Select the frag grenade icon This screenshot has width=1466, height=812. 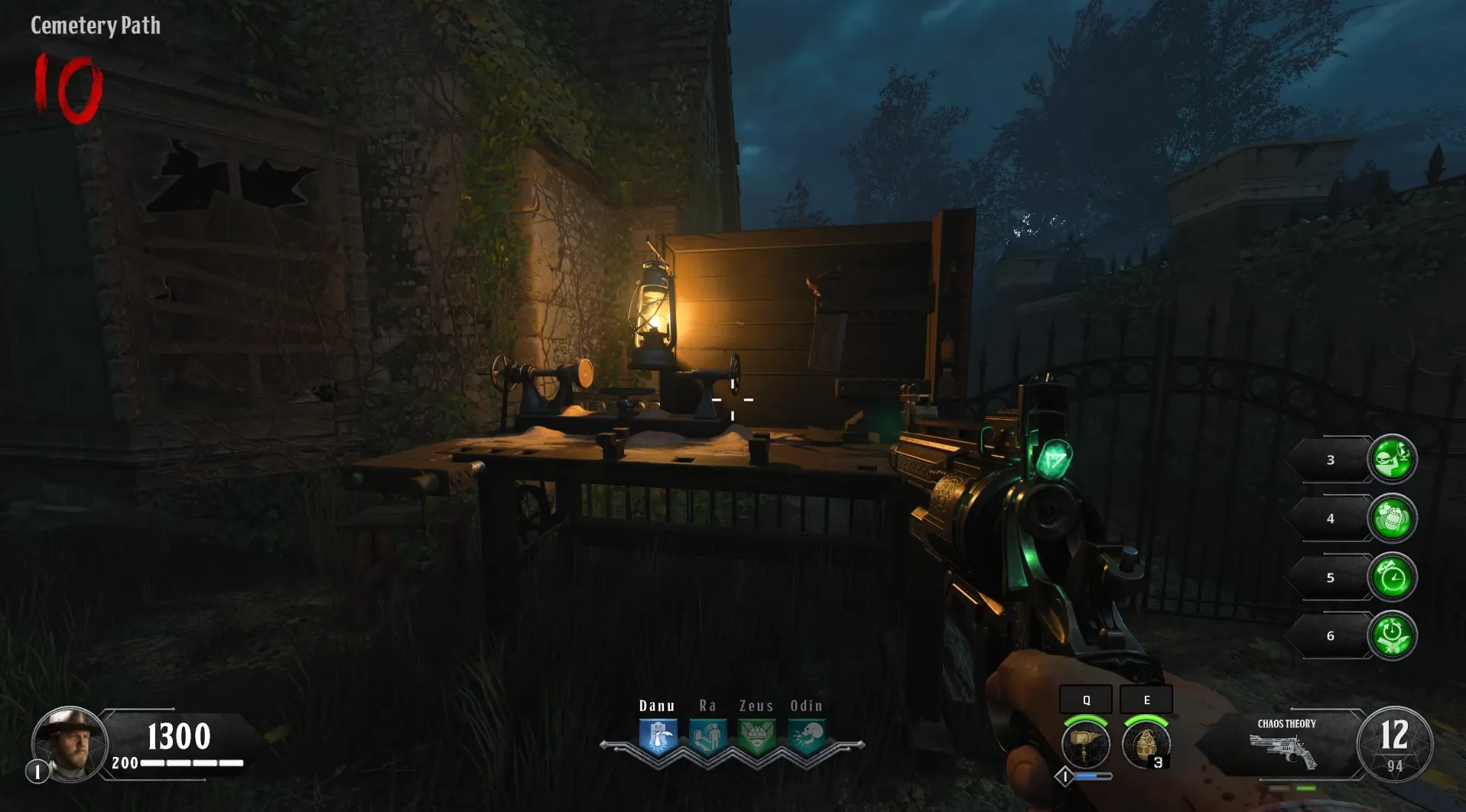(x=1146, y=744)
